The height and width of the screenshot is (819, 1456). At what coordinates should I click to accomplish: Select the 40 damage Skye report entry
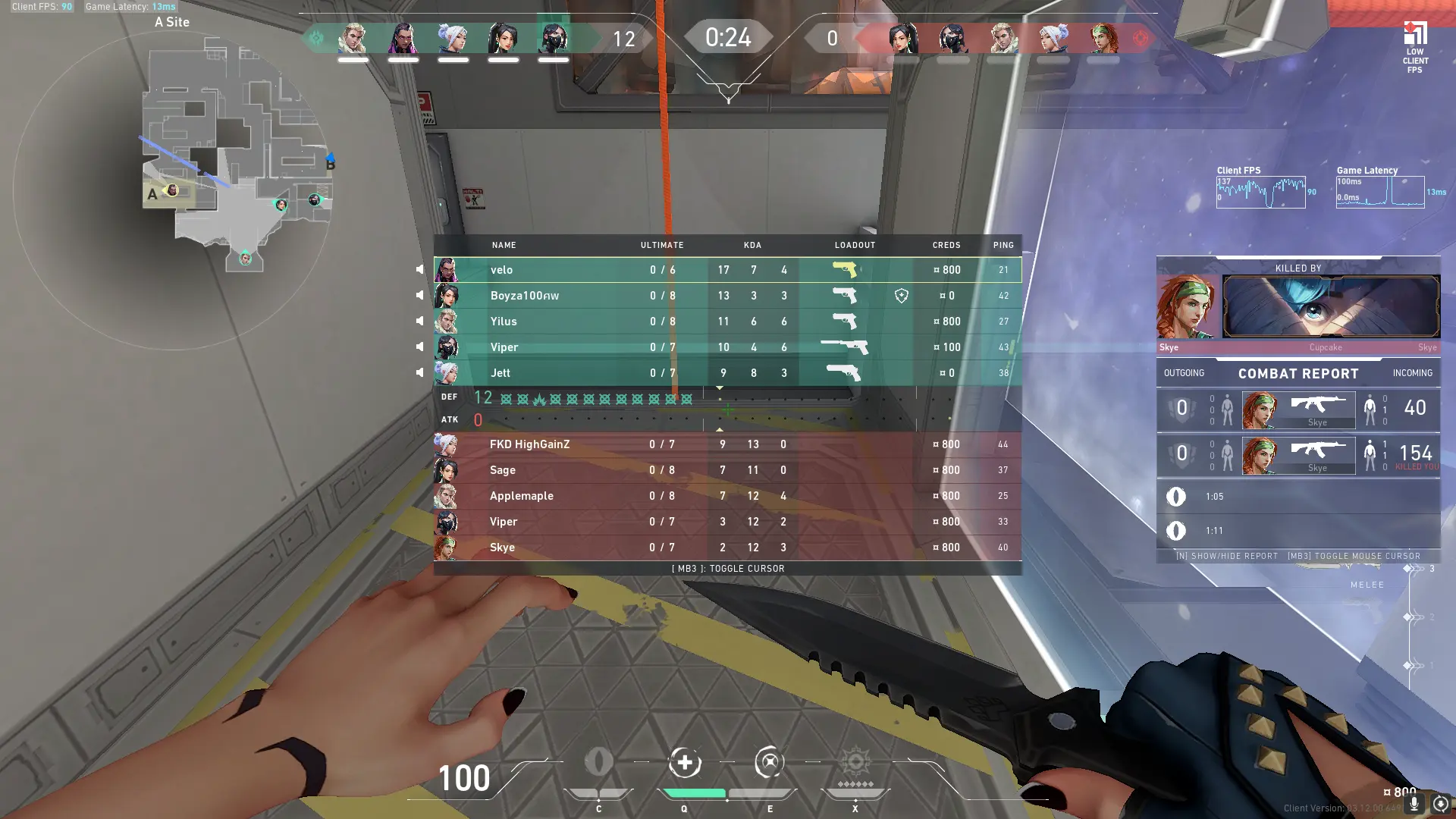coord(1298,409)
